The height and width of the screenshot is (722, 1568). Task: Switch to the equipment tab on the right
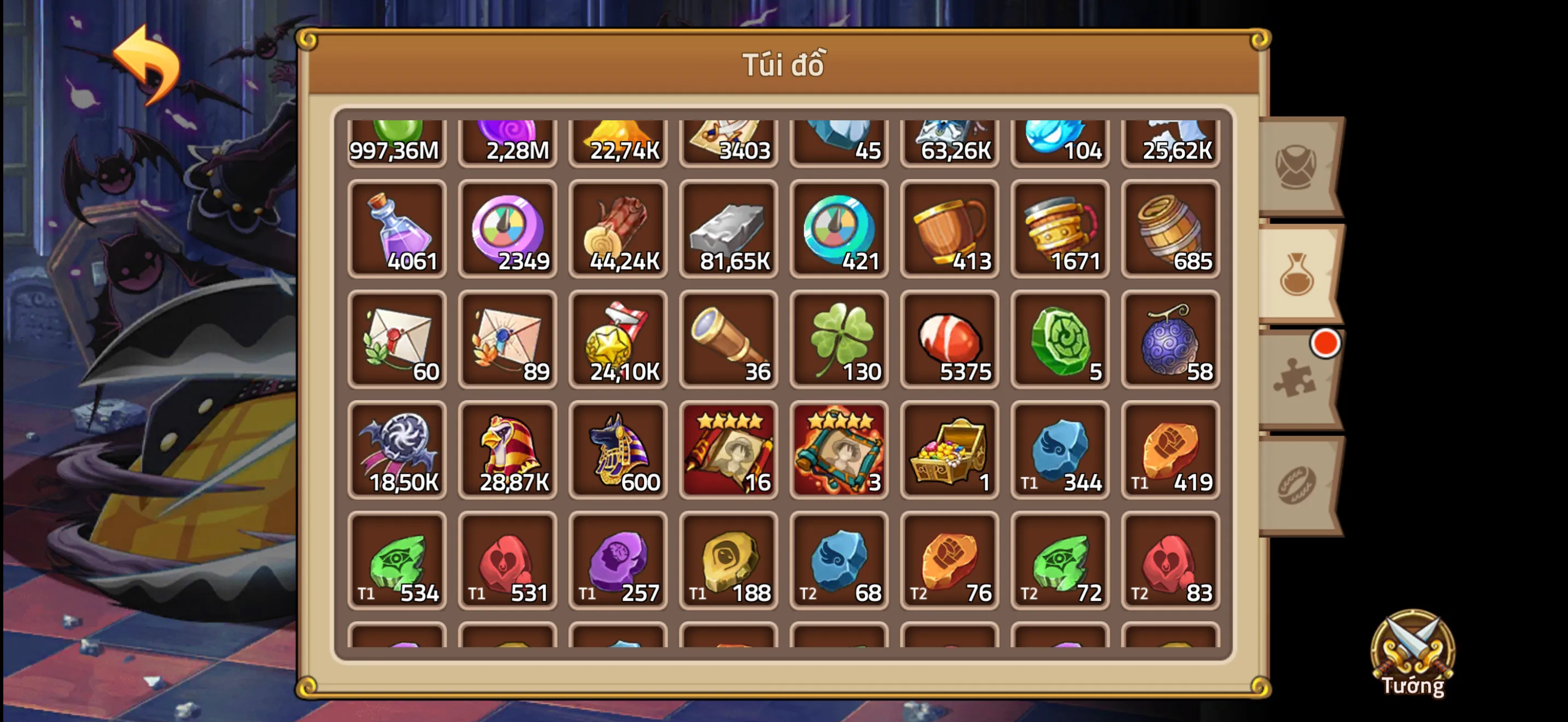click(1295, 166)
